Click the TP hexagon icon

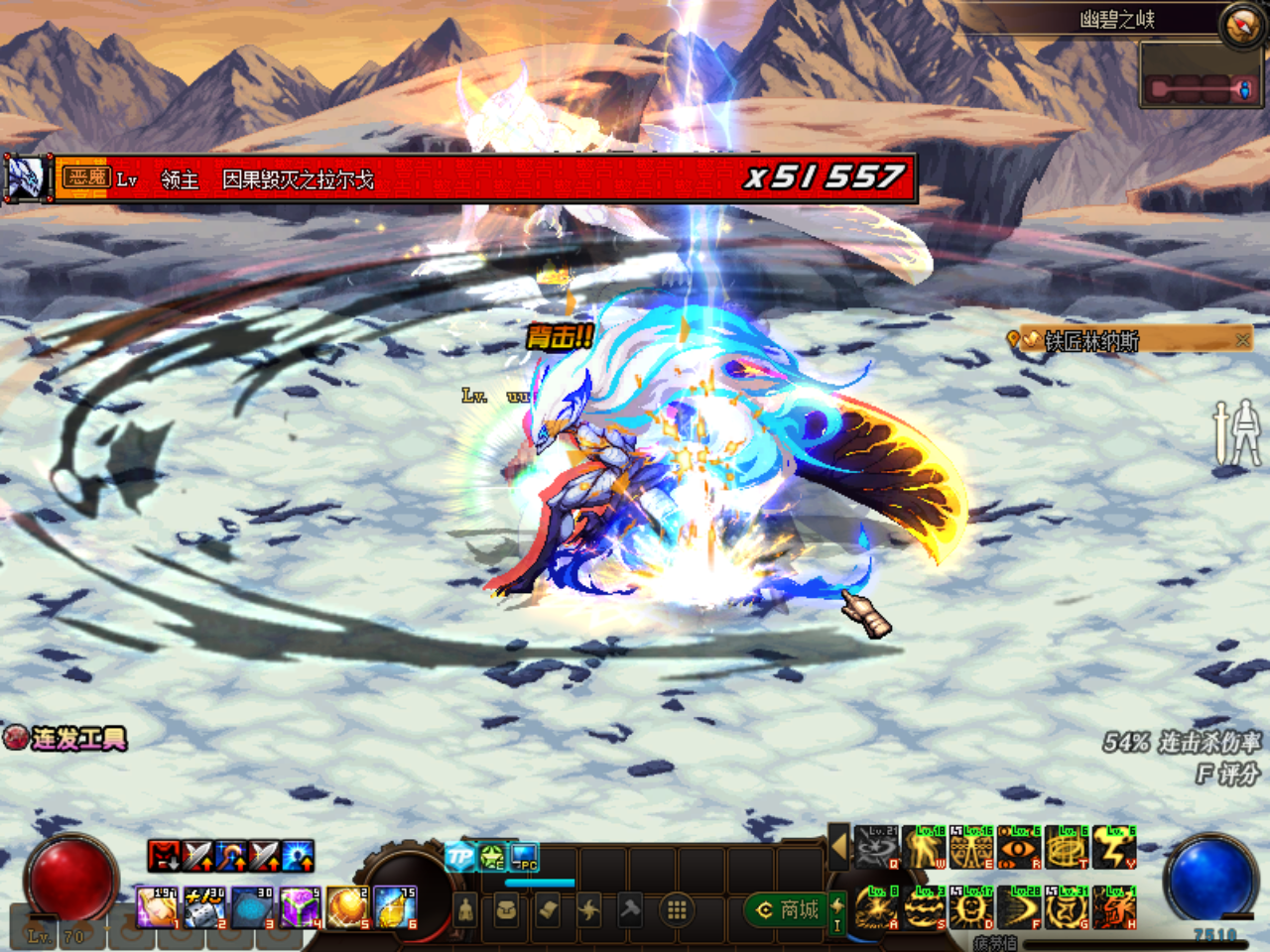459,858
